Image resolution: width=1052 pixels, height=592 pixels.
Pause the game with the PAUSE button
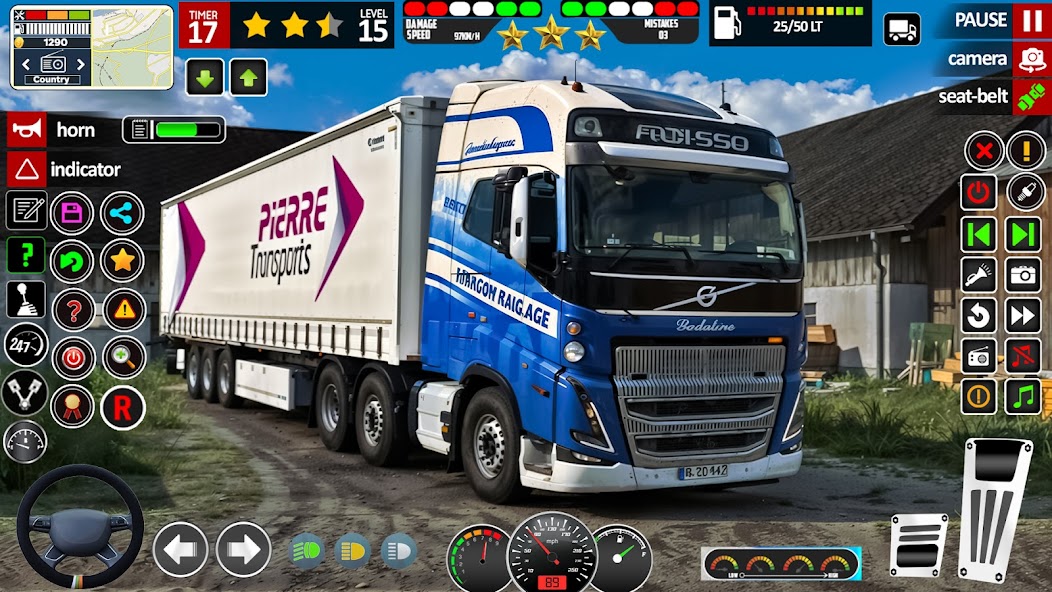coord(1030,20)
